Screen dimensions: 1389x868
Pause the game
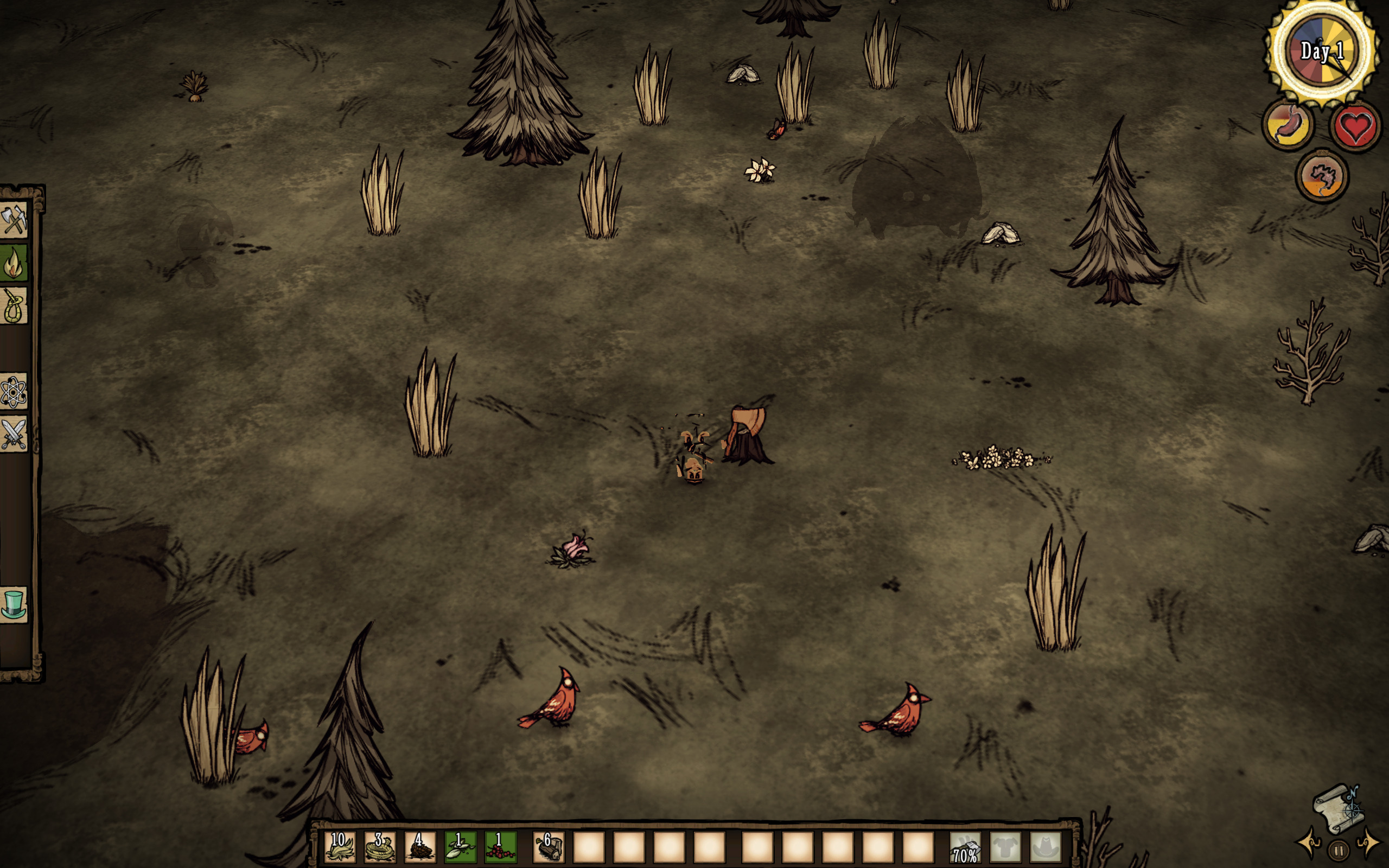[1339, 850]
